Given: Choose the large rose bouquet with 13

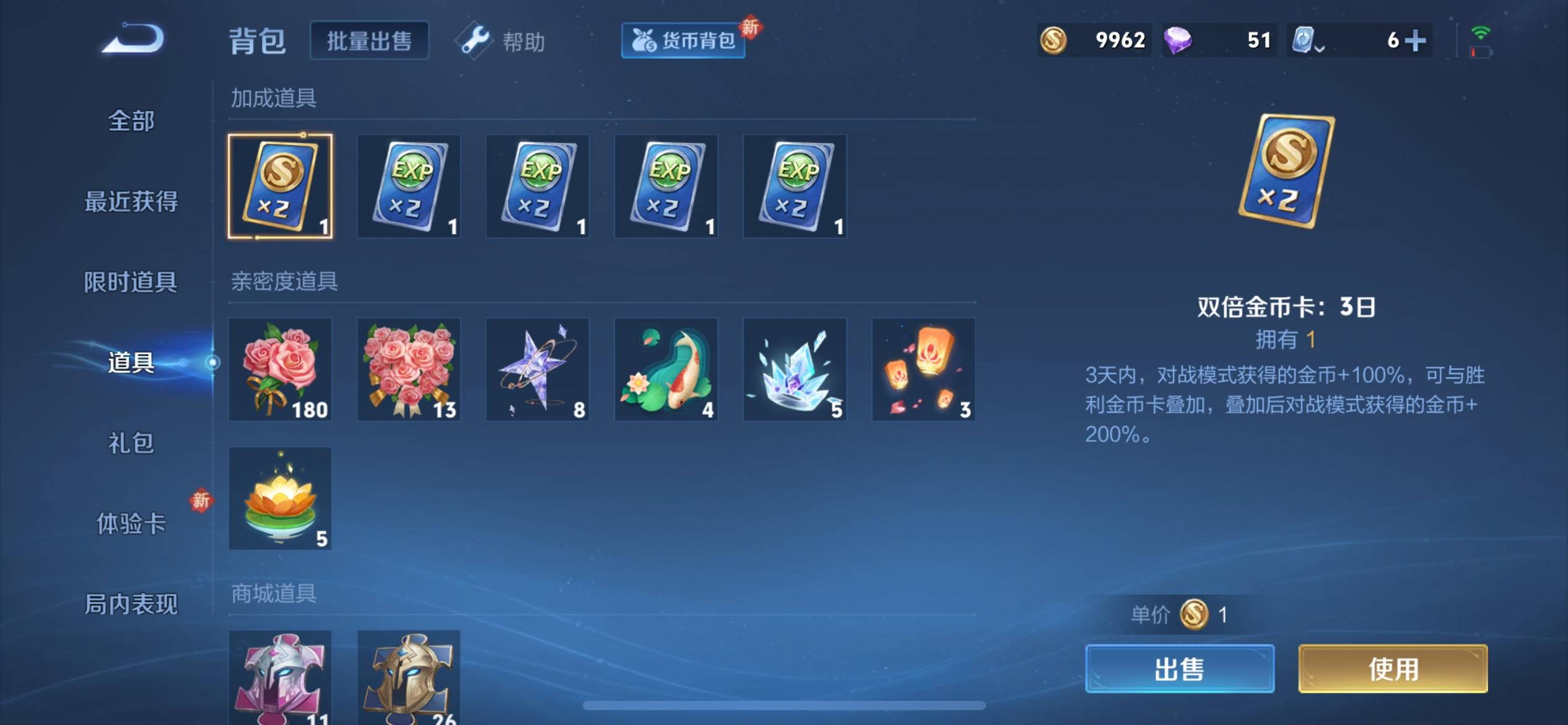Looking at the screenshot, I should (409, 369).
